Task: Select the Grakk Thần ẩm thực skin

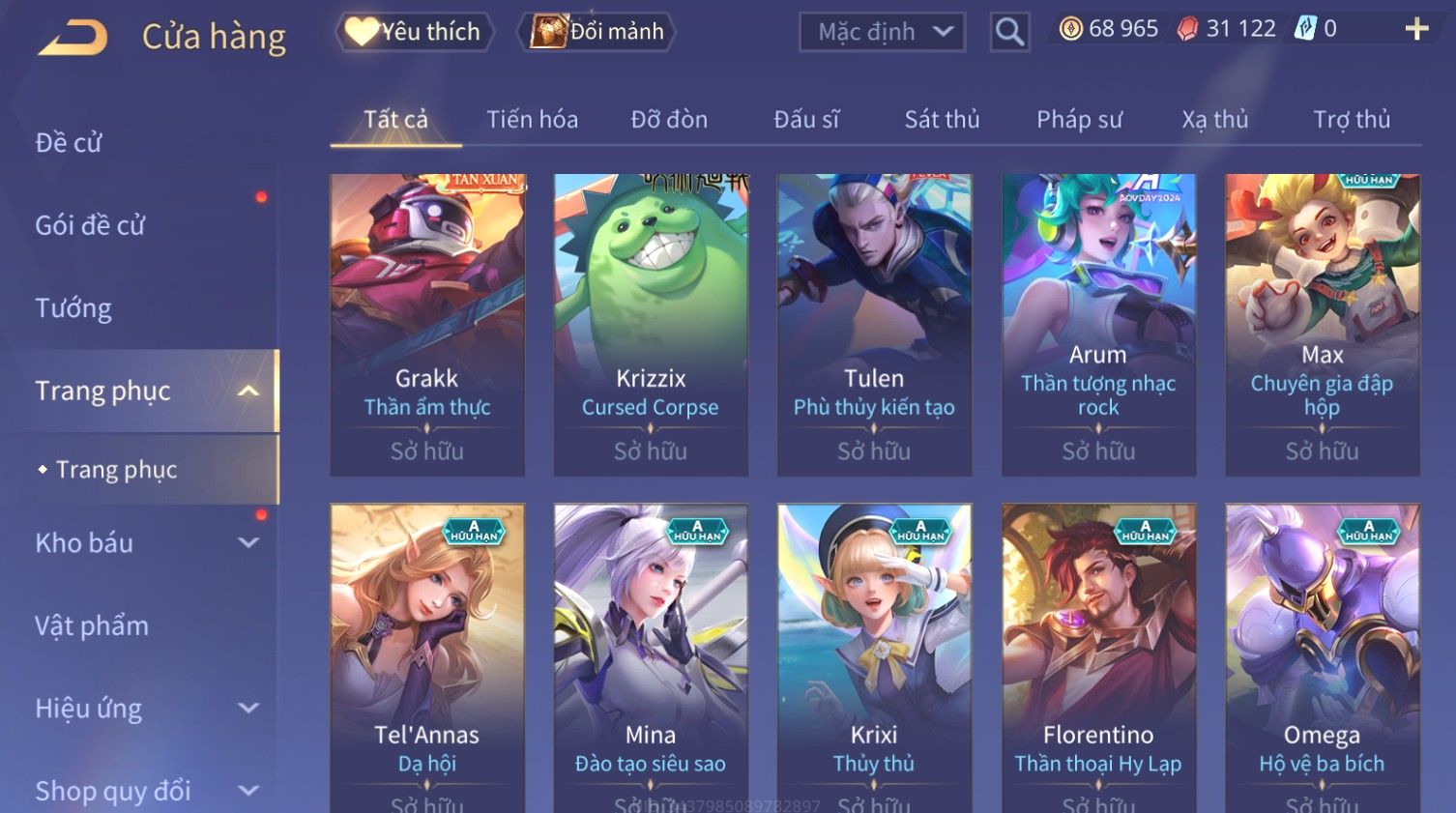Action: pyautogui.click(x=427, y=324)
